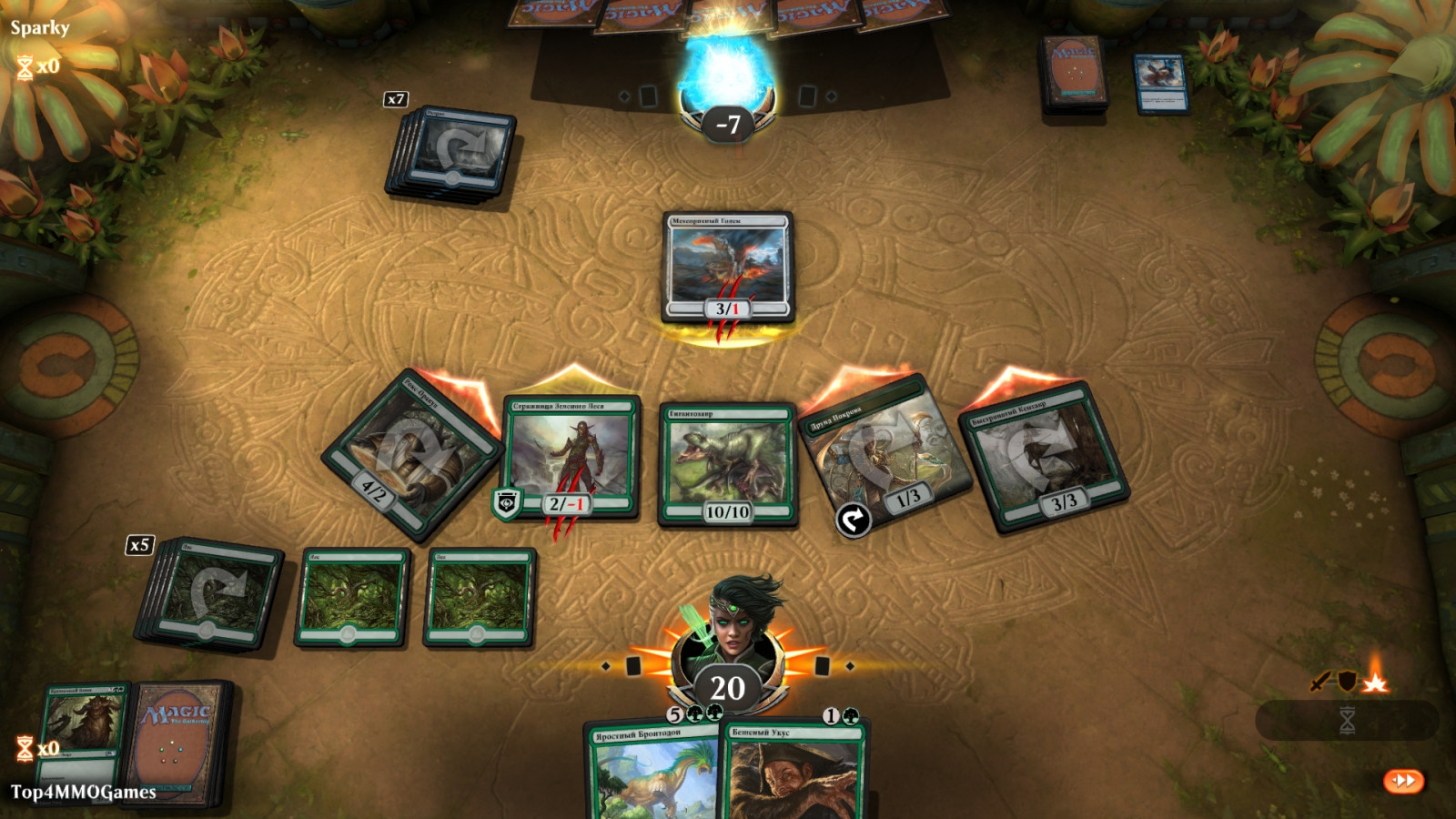Click your library deck
Image resolution: width=1456 pixels, height=819 pixels.
177,742
